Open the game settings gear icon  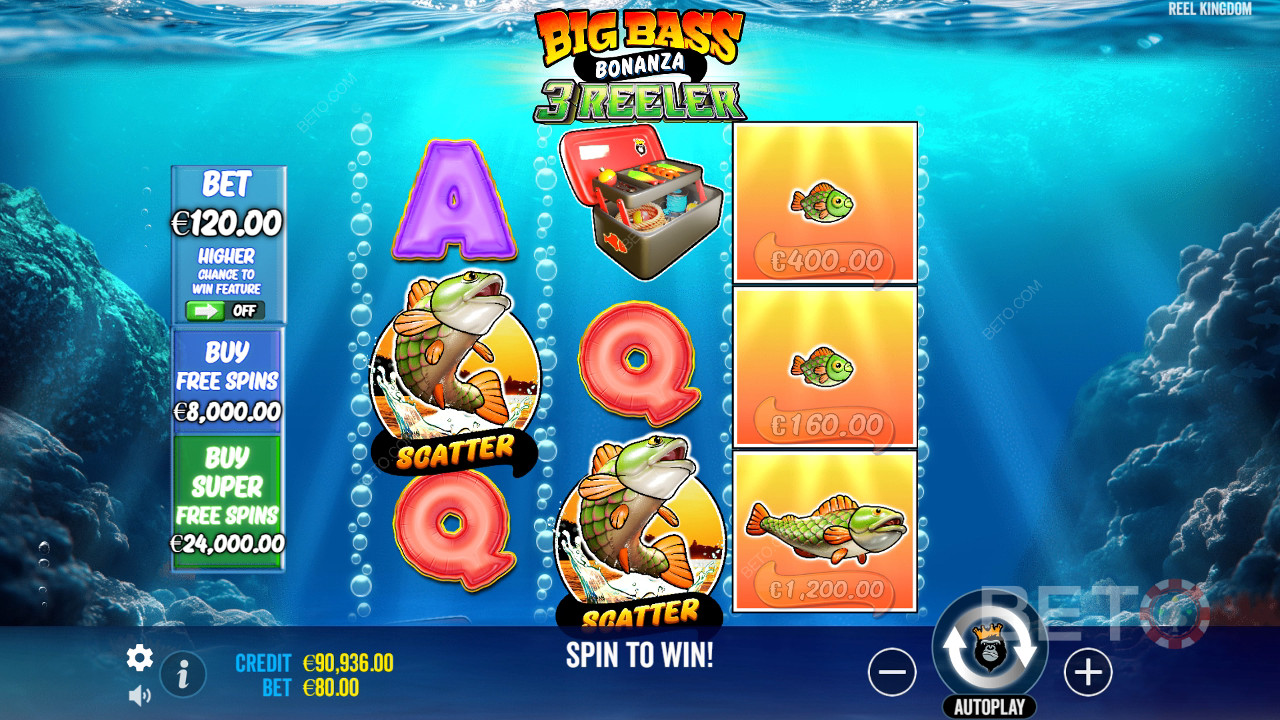click(x=139, y=658)
